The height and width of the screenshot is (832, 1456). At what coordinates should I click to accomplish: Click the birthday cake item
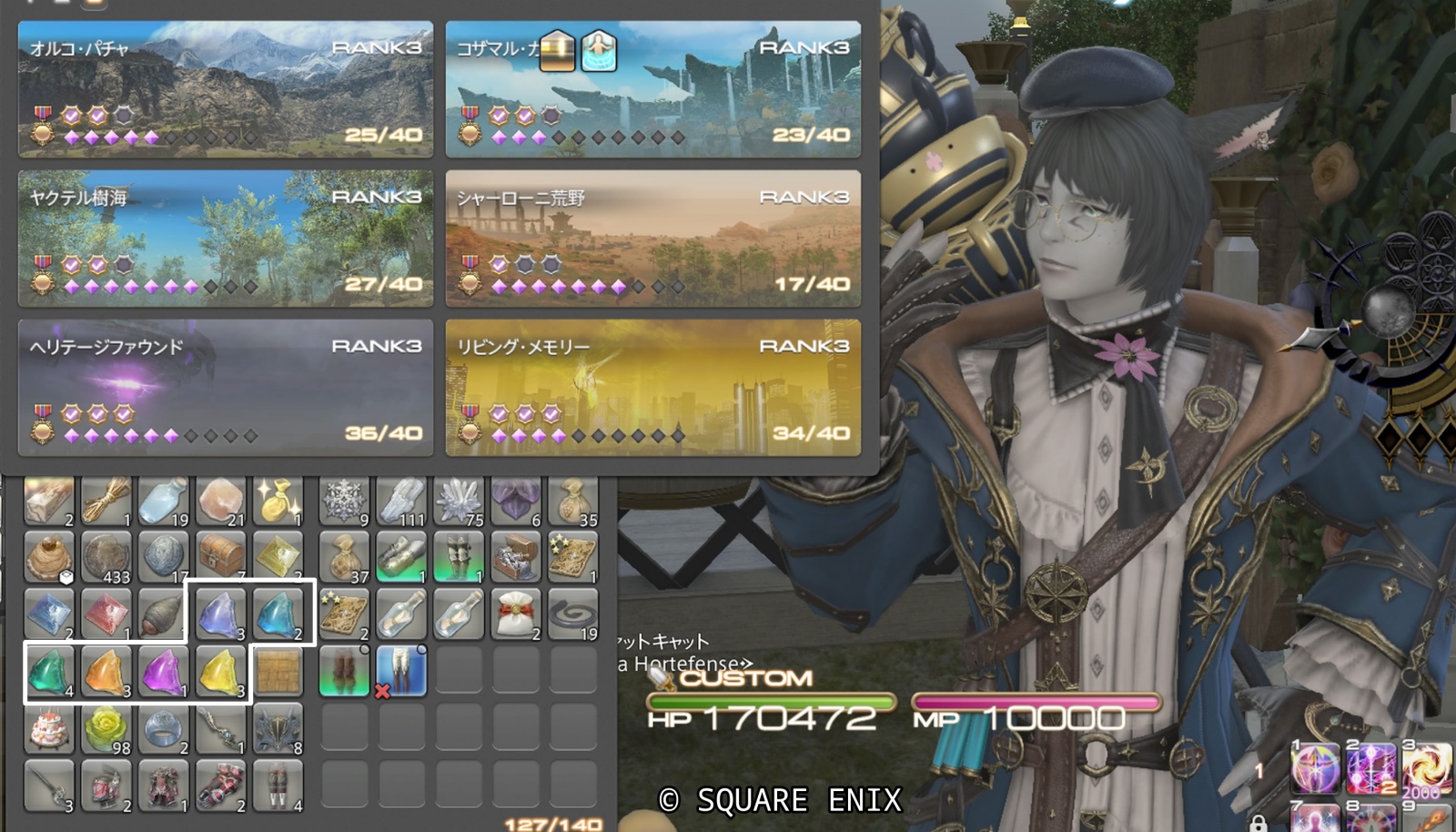(49, 729)
